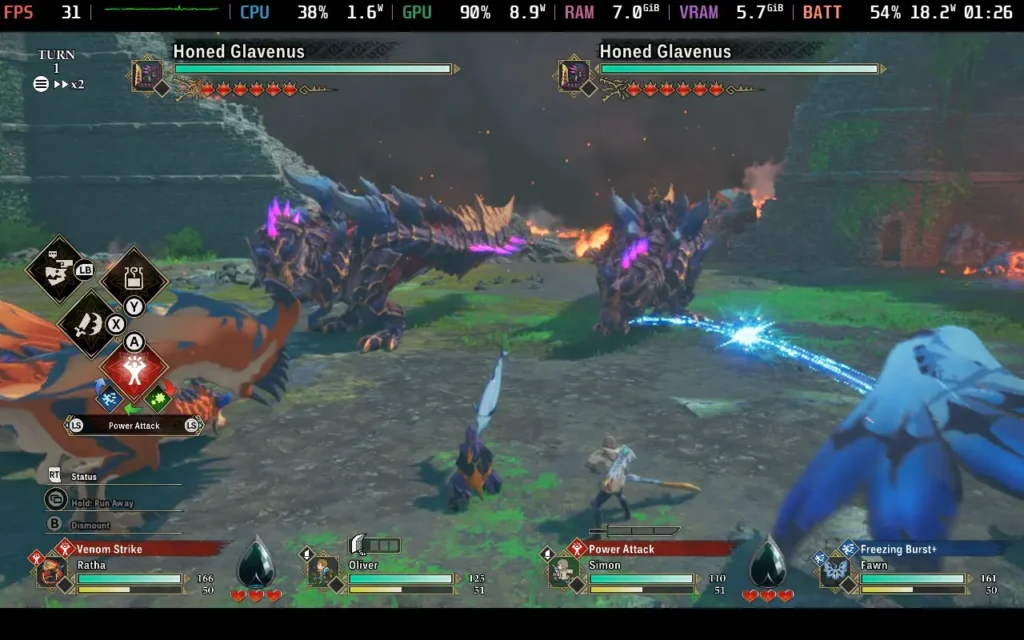Open the Status option
Image resolution: width=1024 pixels, height=640 pixels.
pyautogui.click(x=84, y=477)
